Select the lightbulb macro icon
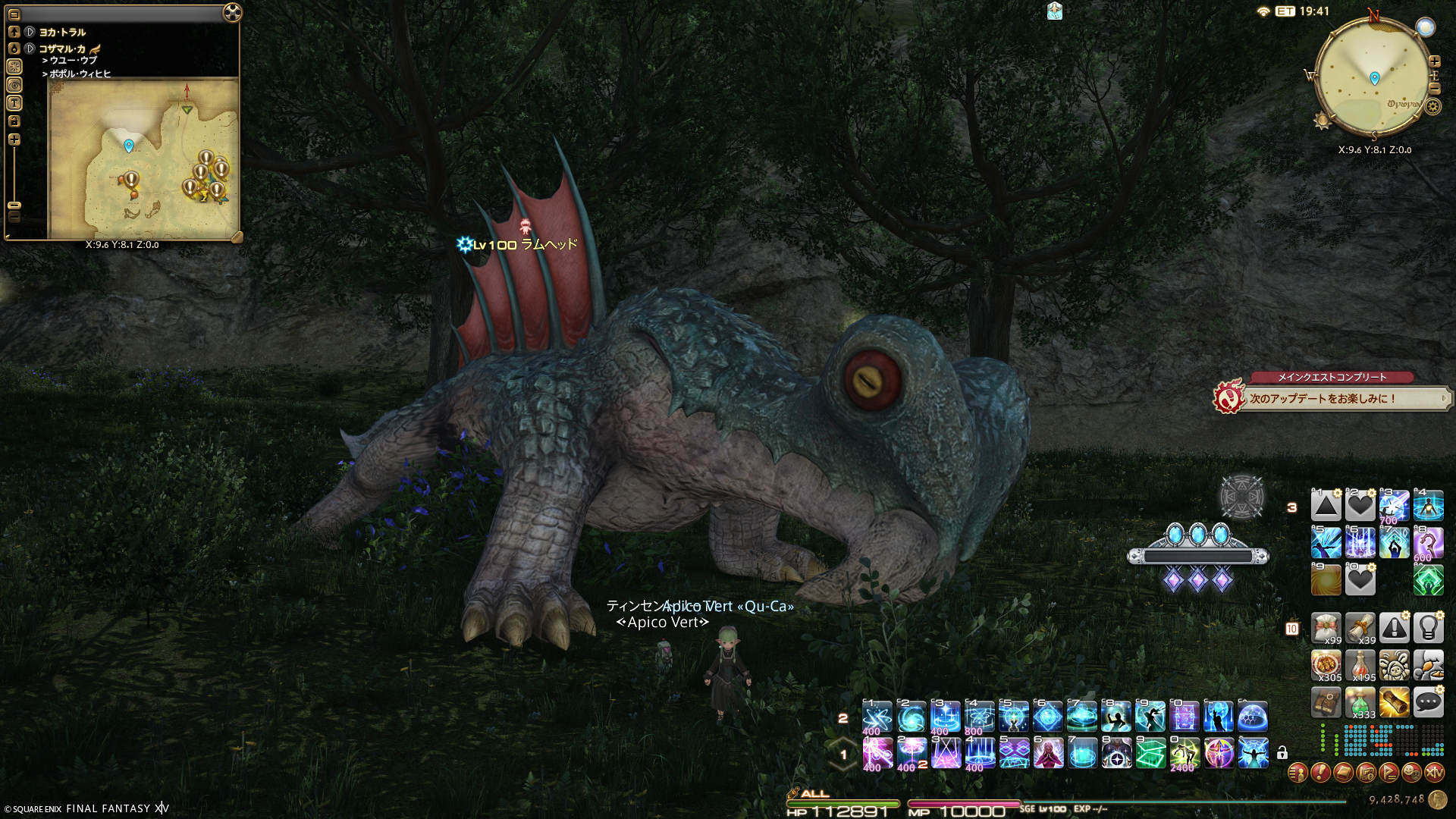This screenshot has width=1456, height=819. tap(1428, 629)
